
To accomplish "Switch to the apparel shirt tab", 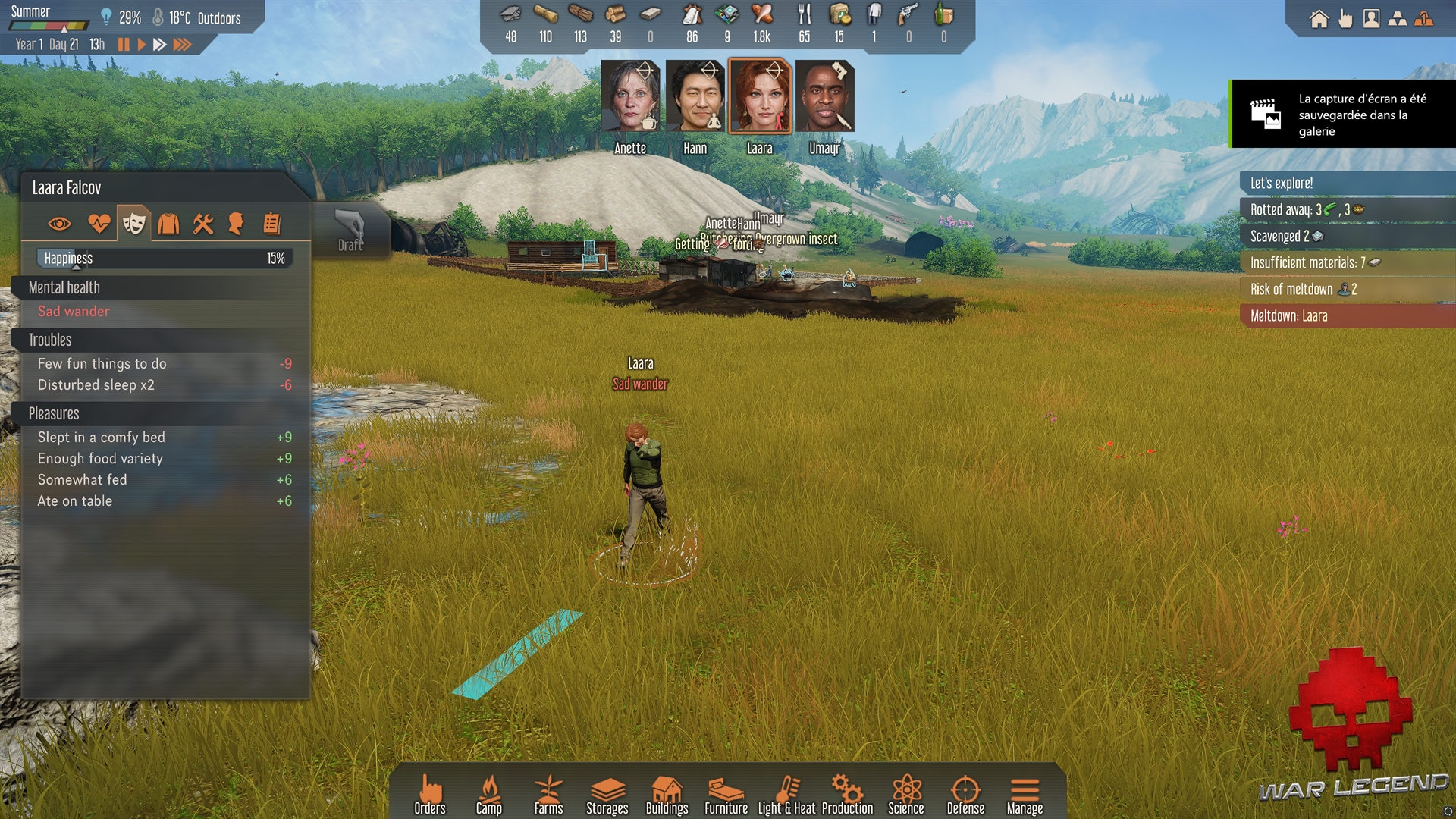I will click(168, 224).
